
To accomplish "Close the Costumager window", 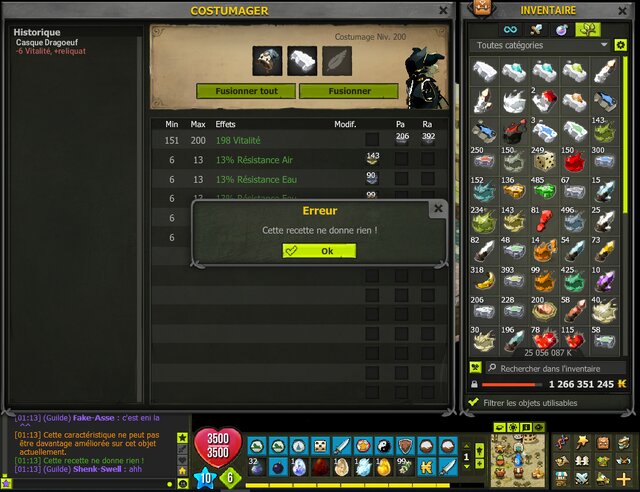I will coord(442,10).
